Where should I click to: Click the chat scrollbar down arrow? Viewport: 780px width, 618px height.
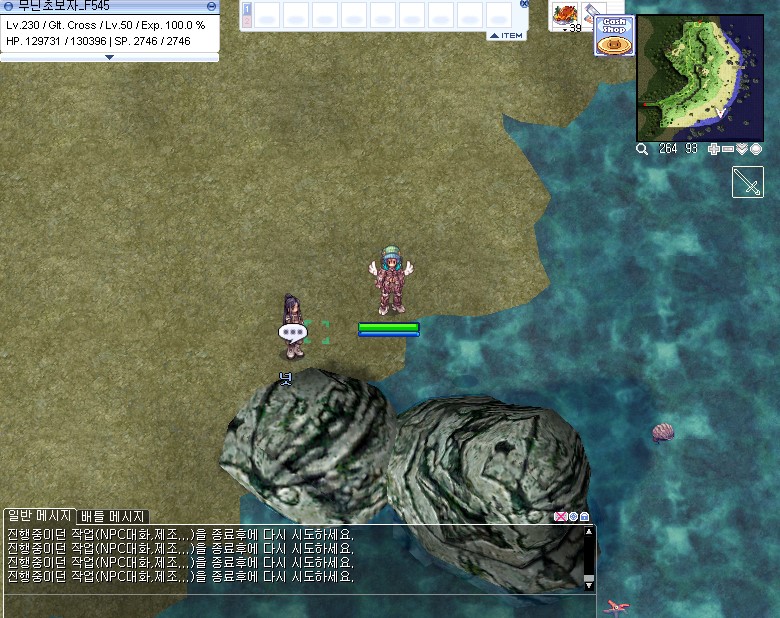point(589,584)
